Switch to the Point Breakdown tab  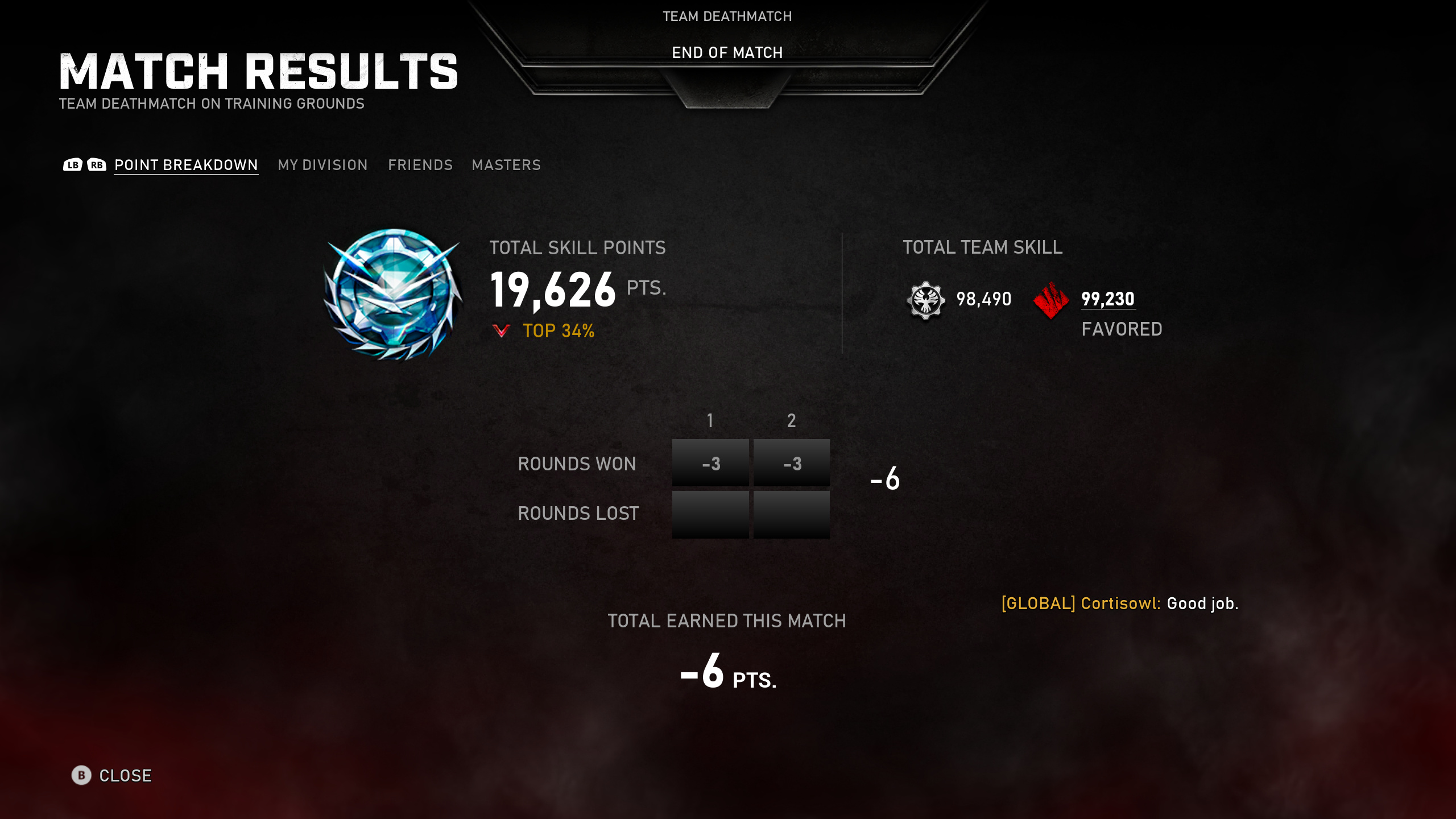[x=186, y=165]
